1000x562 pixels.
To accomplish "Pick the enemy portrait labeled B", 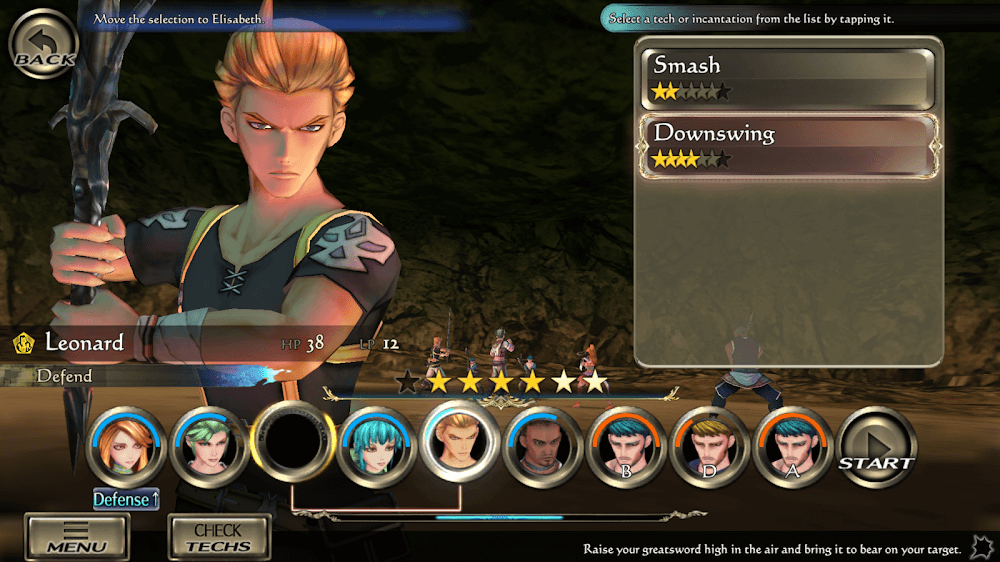I will click(626, 447).
